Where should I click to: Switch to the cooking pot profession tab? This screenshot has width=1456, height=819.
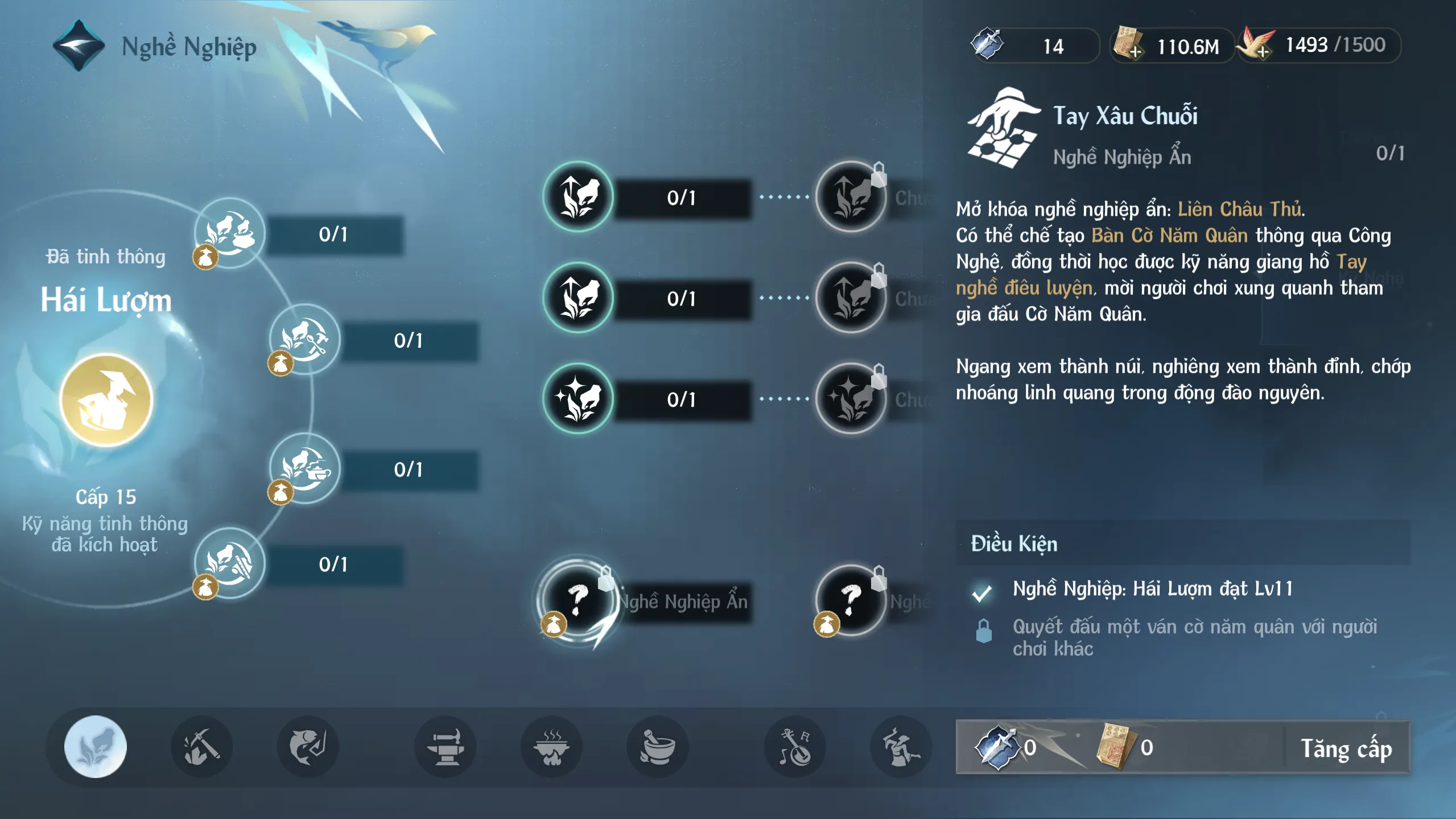pos(551,747)
